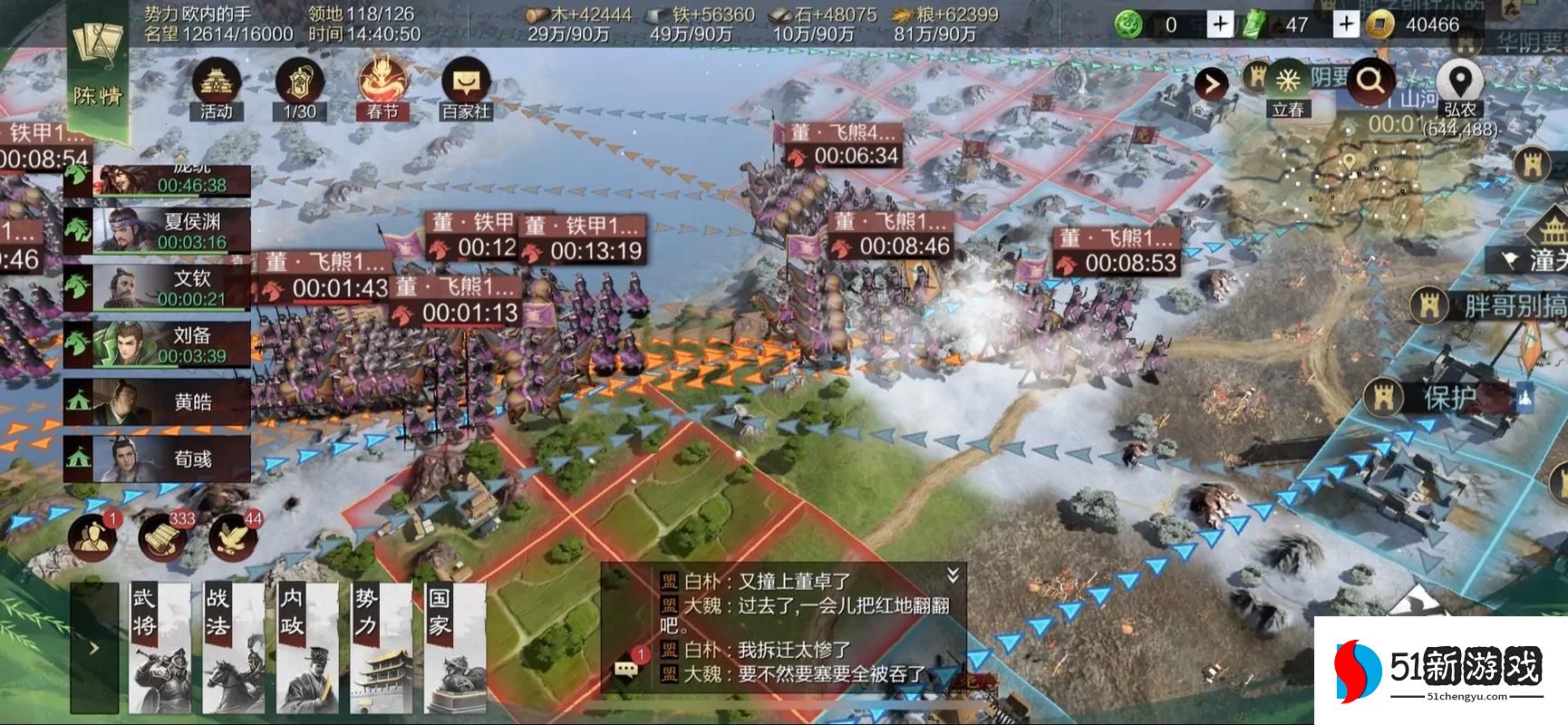1568x725 pixels.
Task: Open the 春节 (Spring Festival) event
Action: coord(381,86)
